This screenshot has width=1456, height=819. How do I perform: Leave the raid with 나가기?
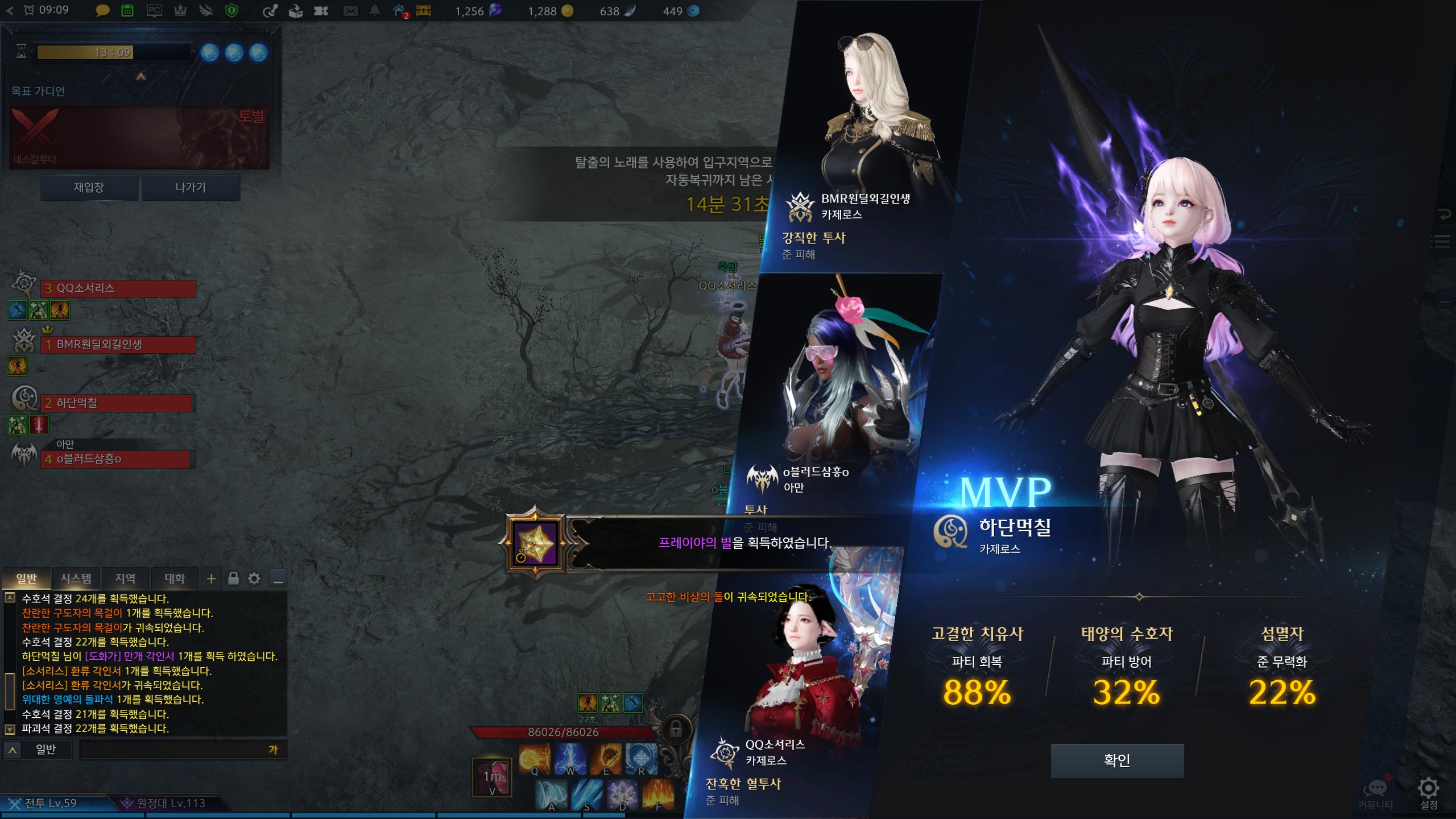191,188
